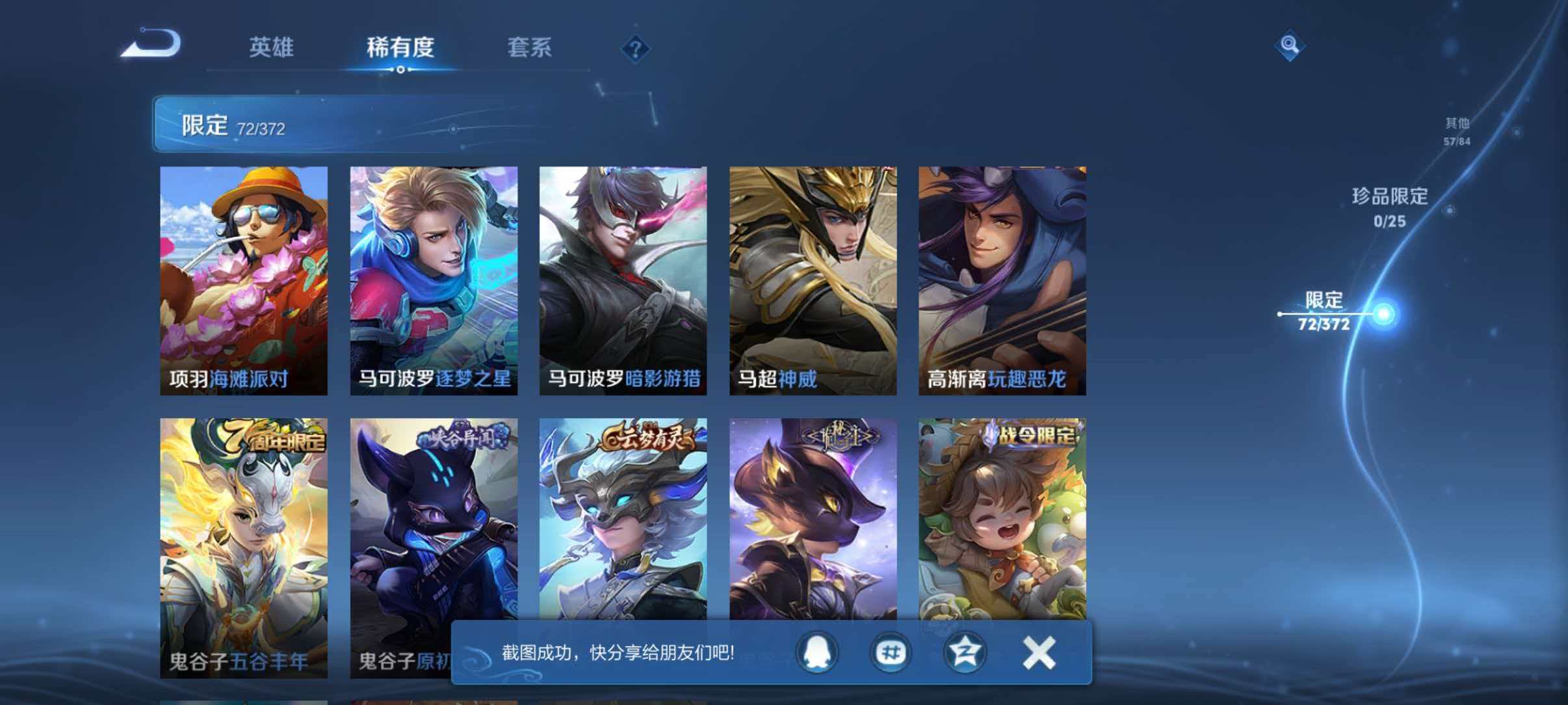1568x705 pixels.
Task: Open the 项羽海滩派对 skin
Action: coord(243,280)
